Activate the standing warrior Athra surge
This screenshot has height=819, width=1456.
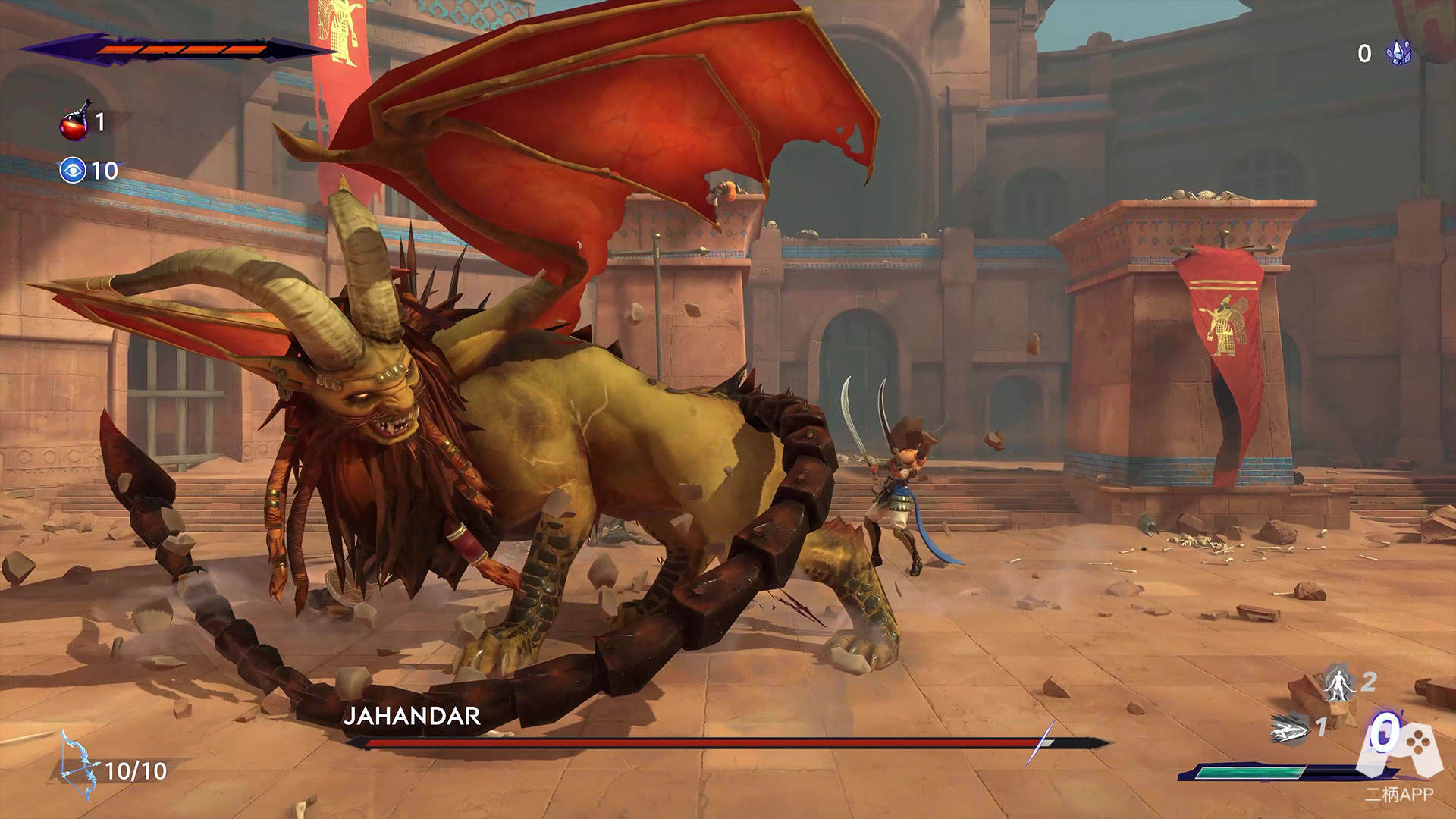click(x=1339, y=682)
